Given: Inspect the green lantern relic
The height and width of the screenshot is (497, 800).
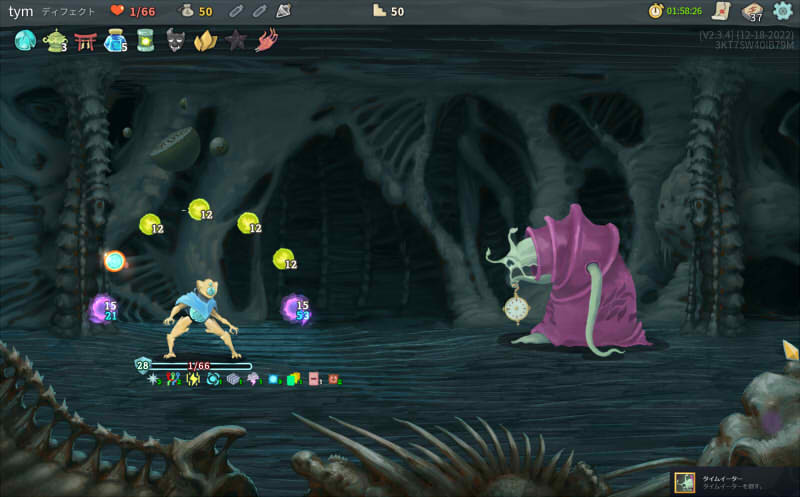Looking at the screenshot, I should pyautogui.click(x=145, y=41).
